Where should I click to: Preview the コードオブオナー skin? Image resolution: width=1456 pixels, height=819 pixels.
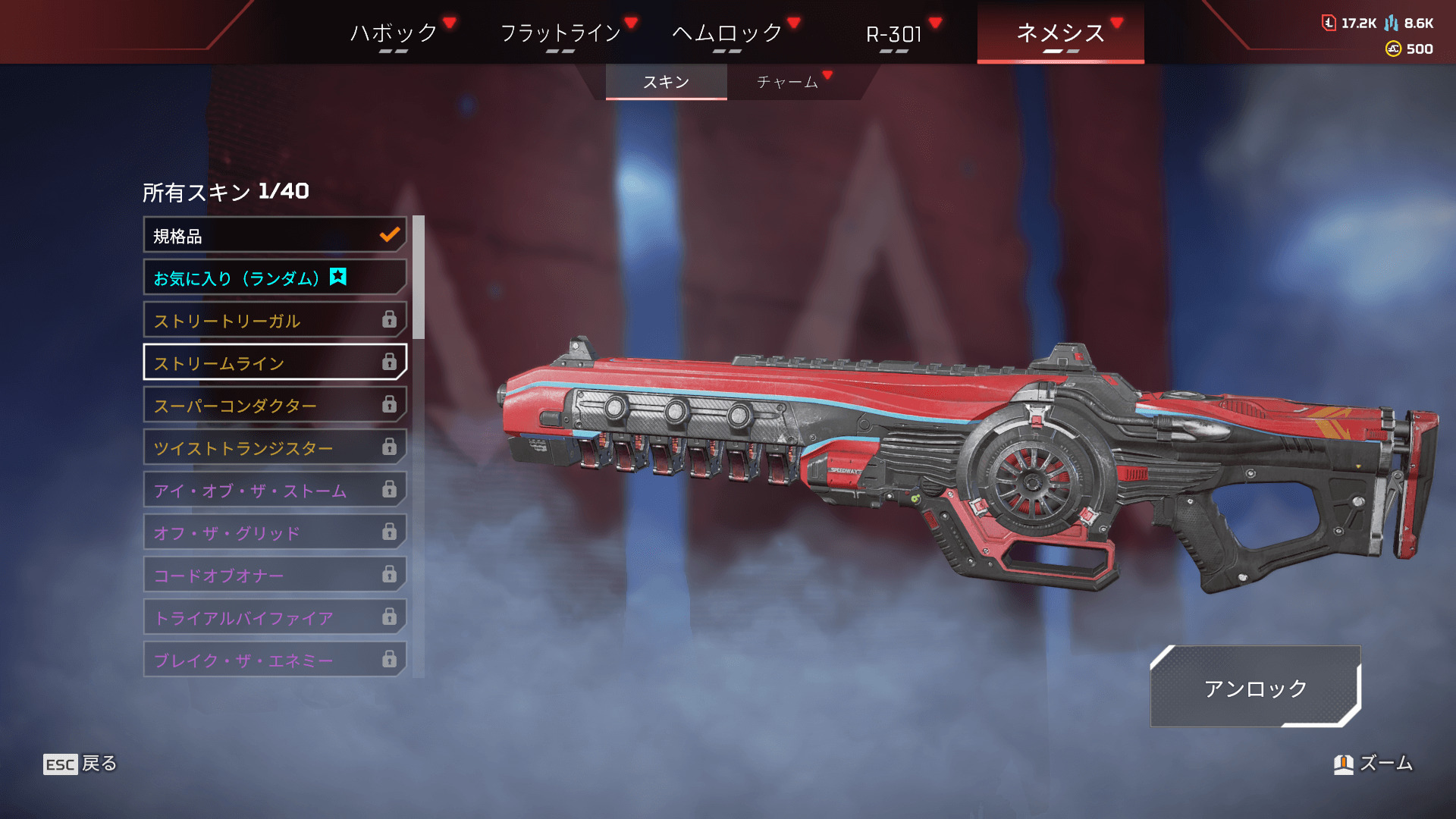click(275, 576)
